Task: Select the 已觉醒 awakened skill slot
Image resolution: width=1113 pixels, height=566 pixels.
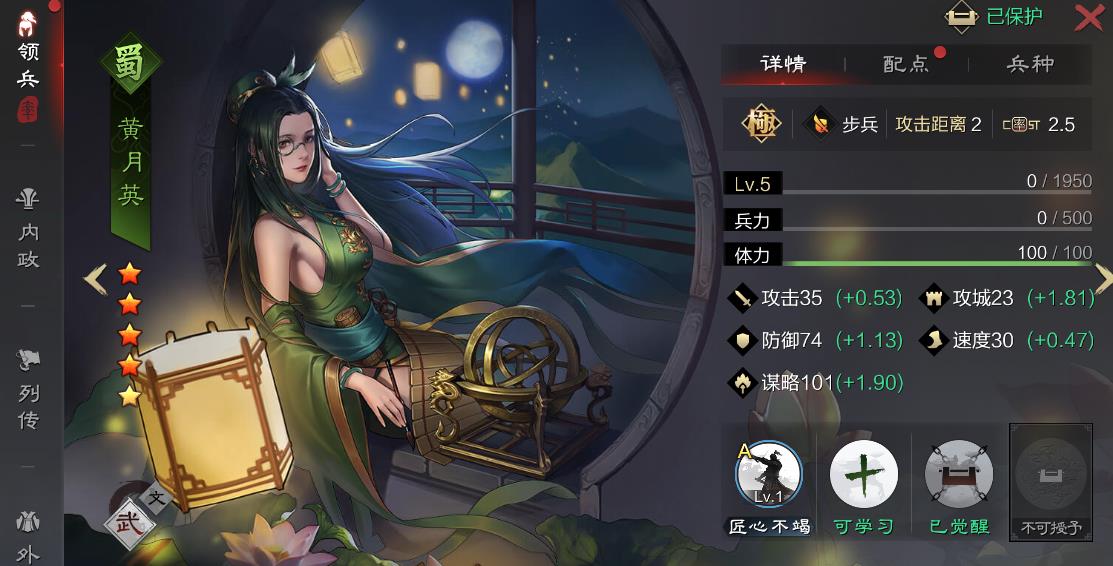Action: 959,476
